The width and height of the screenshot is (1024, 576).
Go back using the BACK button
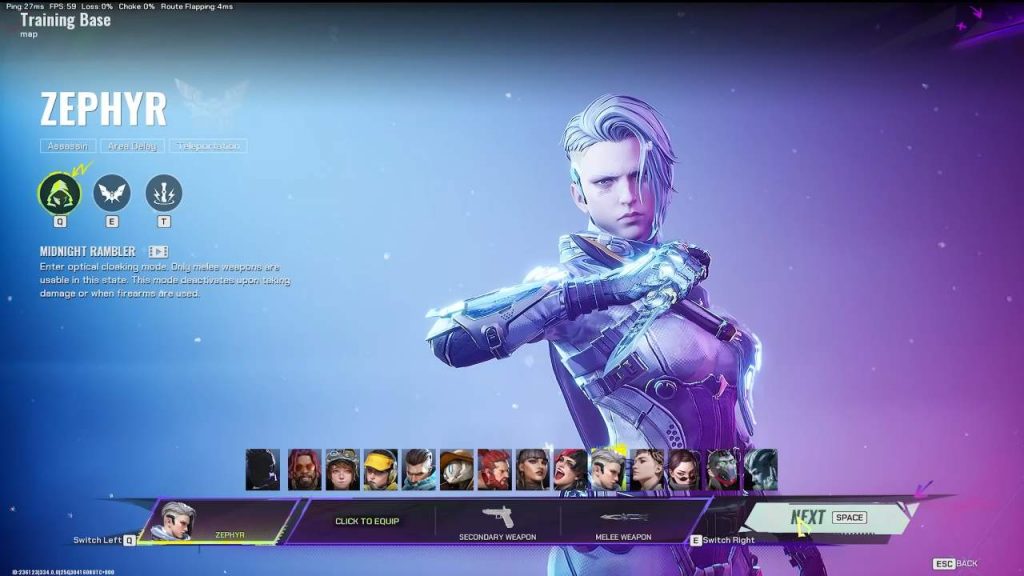(956, 564)
